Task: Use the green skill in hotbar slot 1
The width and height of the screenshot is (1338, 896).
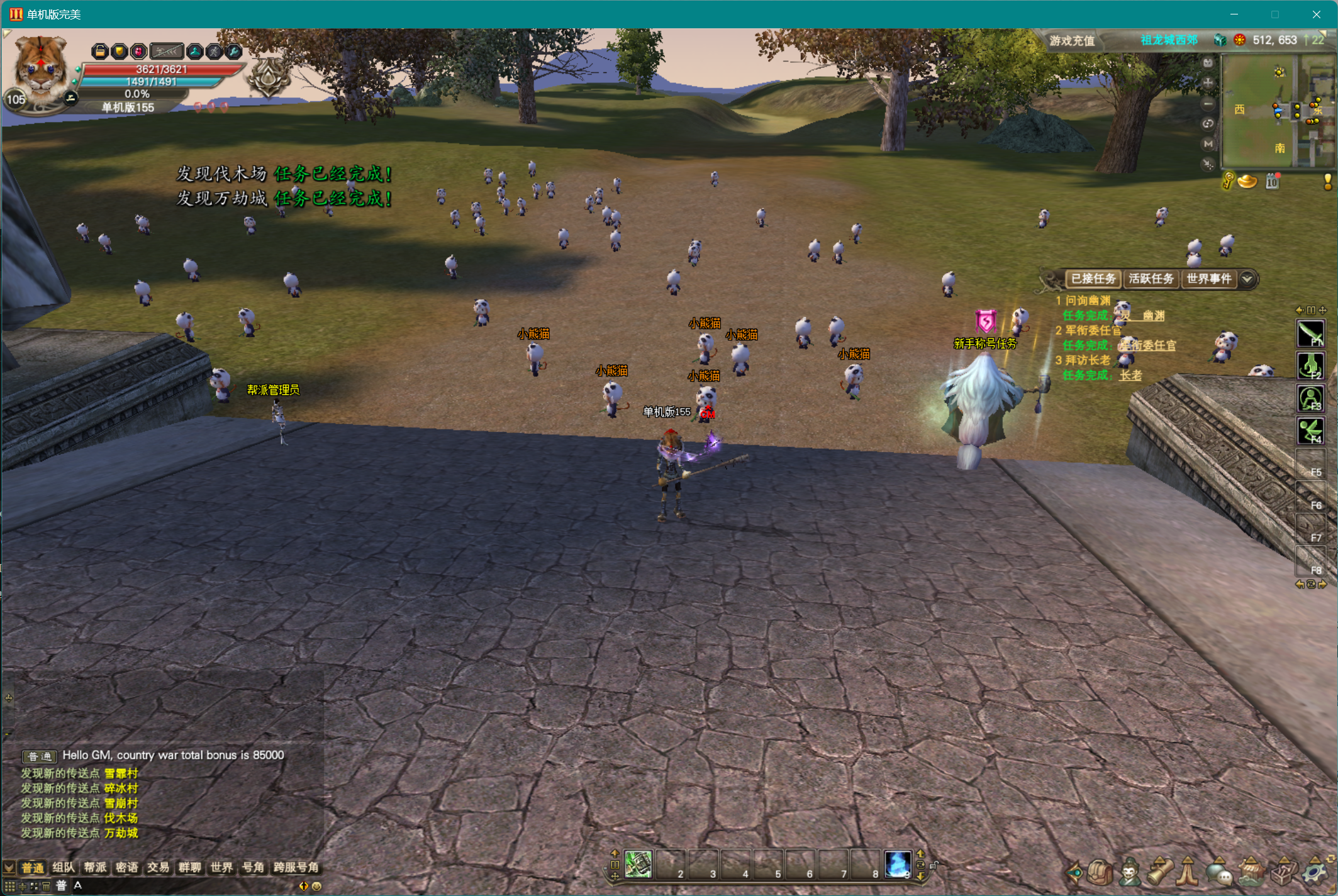Action: coord(638,865)
